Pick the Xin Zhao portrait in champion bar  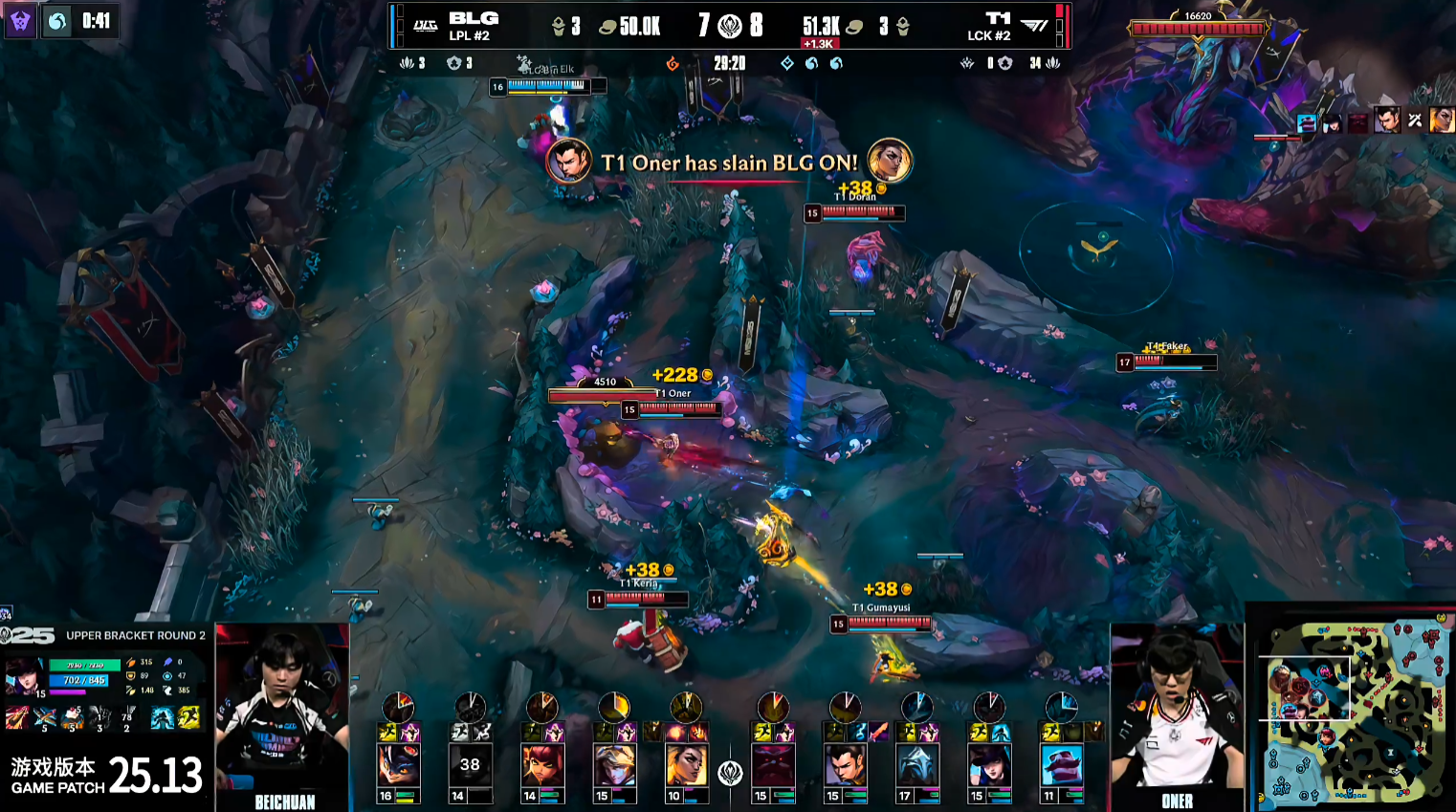(x=845, y=765)
